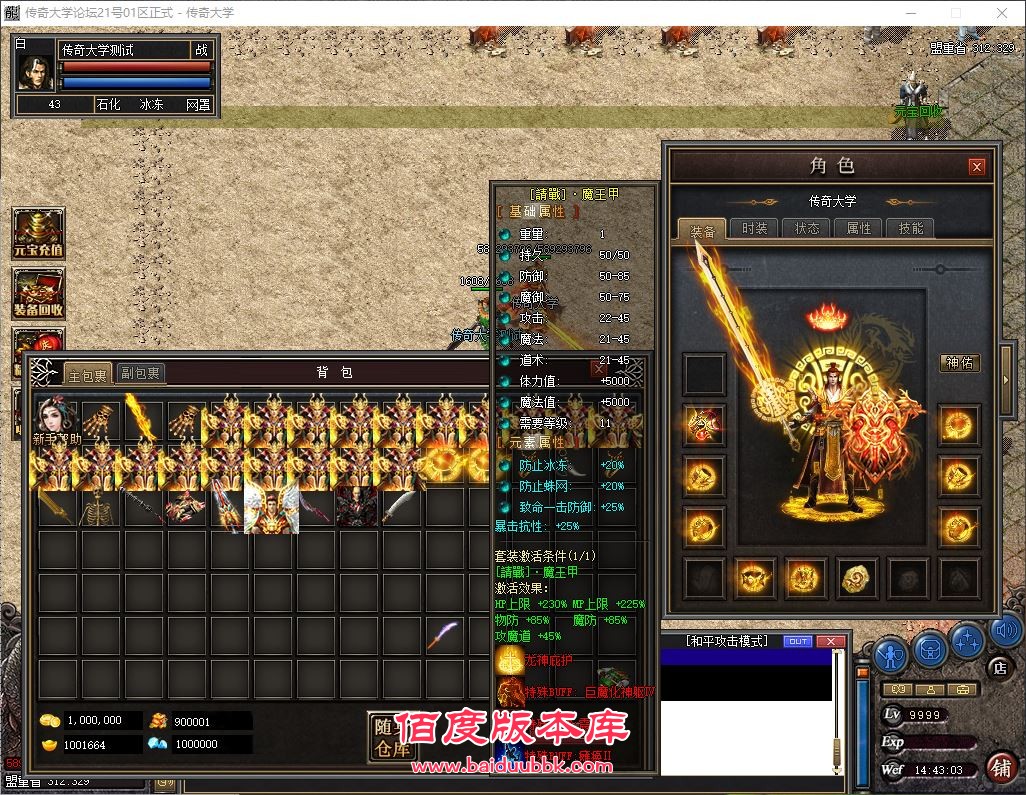Screen dimensions: 1026x795
Task: Switch to the 副包裹 secondary bag tab
Action: point(140,373)
